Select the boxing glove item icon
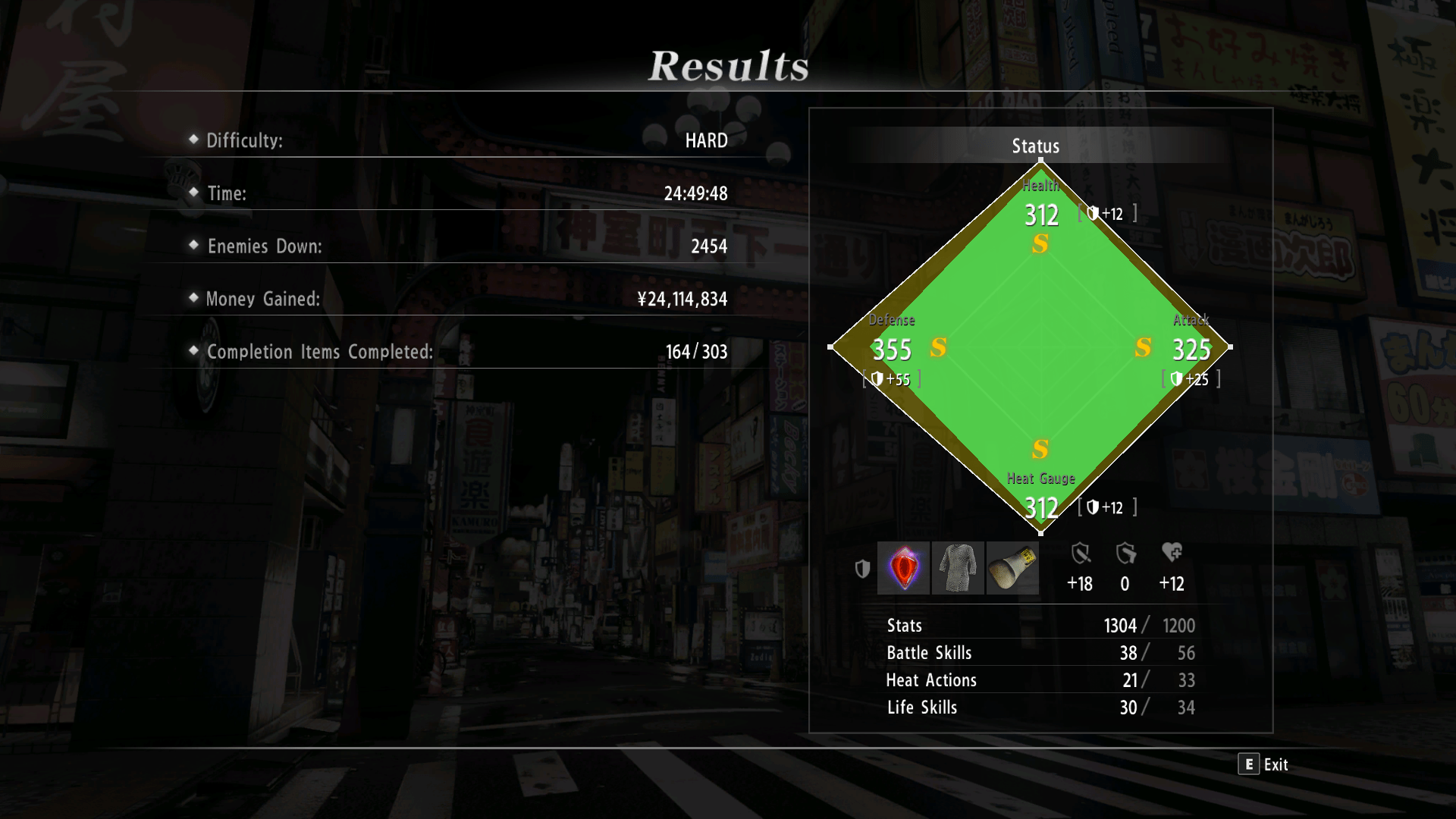This screenshot has height=819, width=1456. 1013,568
